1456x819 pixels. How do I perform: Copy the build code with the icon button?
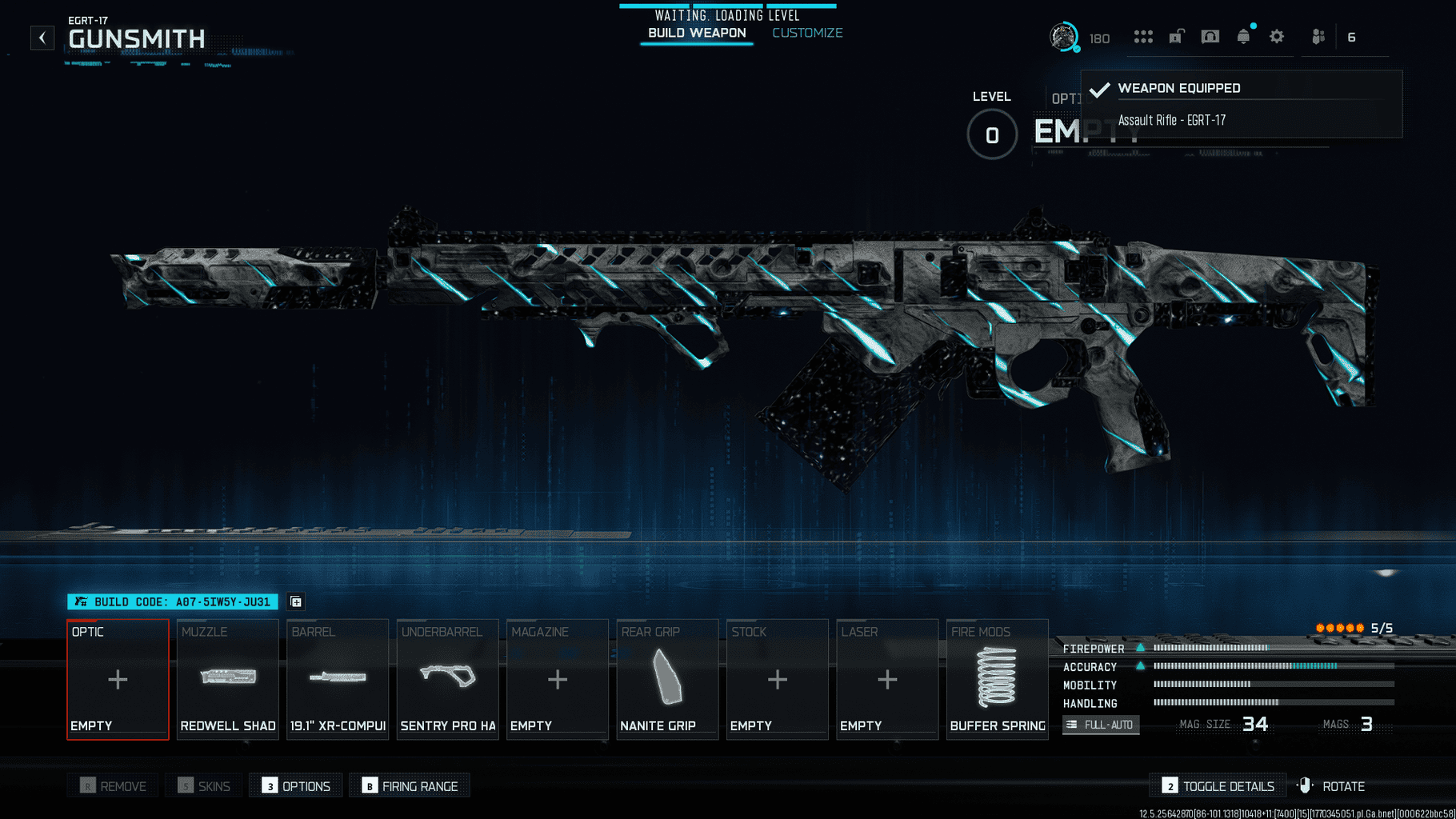(x=296, y=601)
